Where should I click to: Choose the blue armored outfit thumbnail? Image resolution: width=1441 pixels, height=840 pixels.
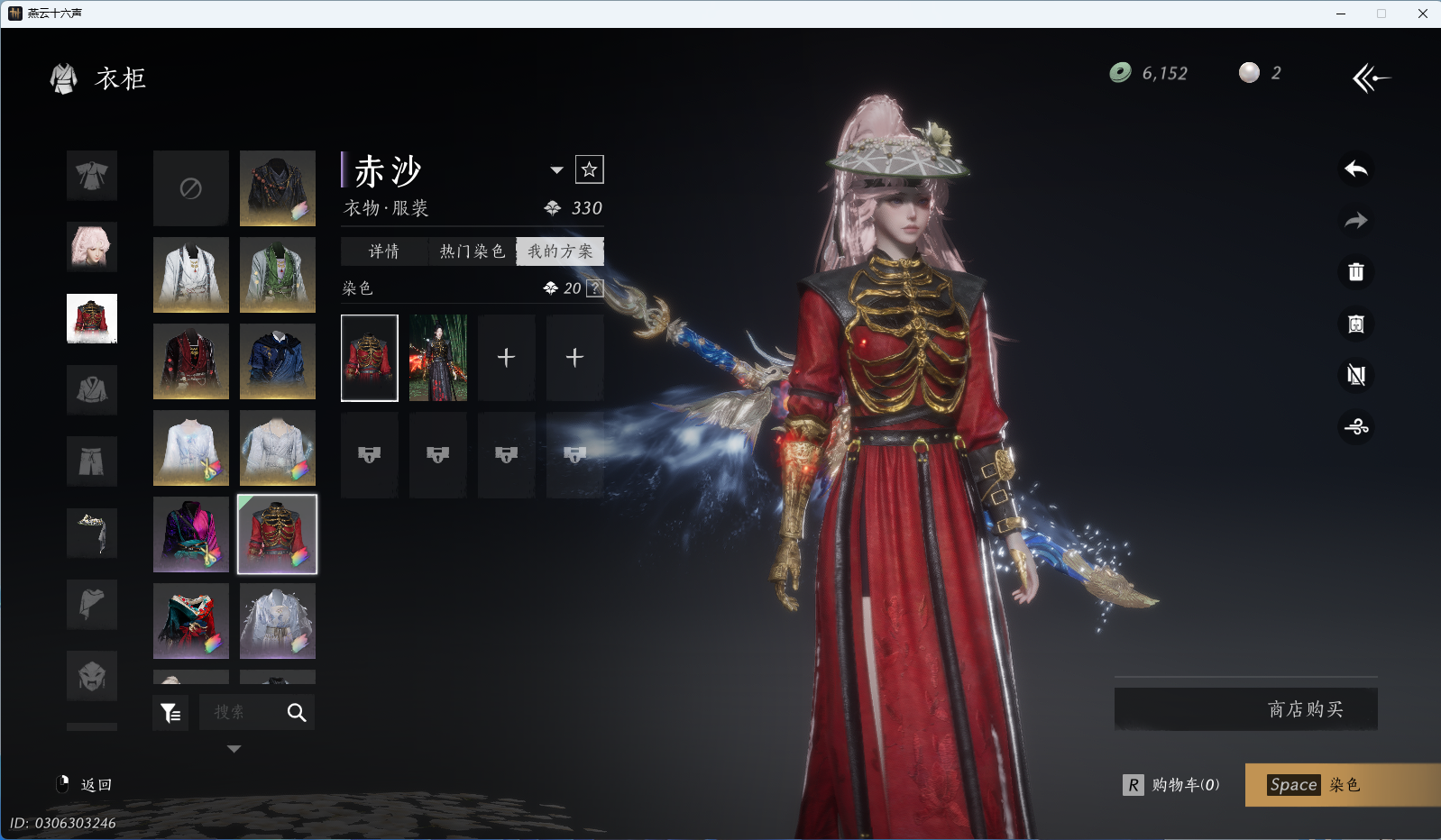278,361
